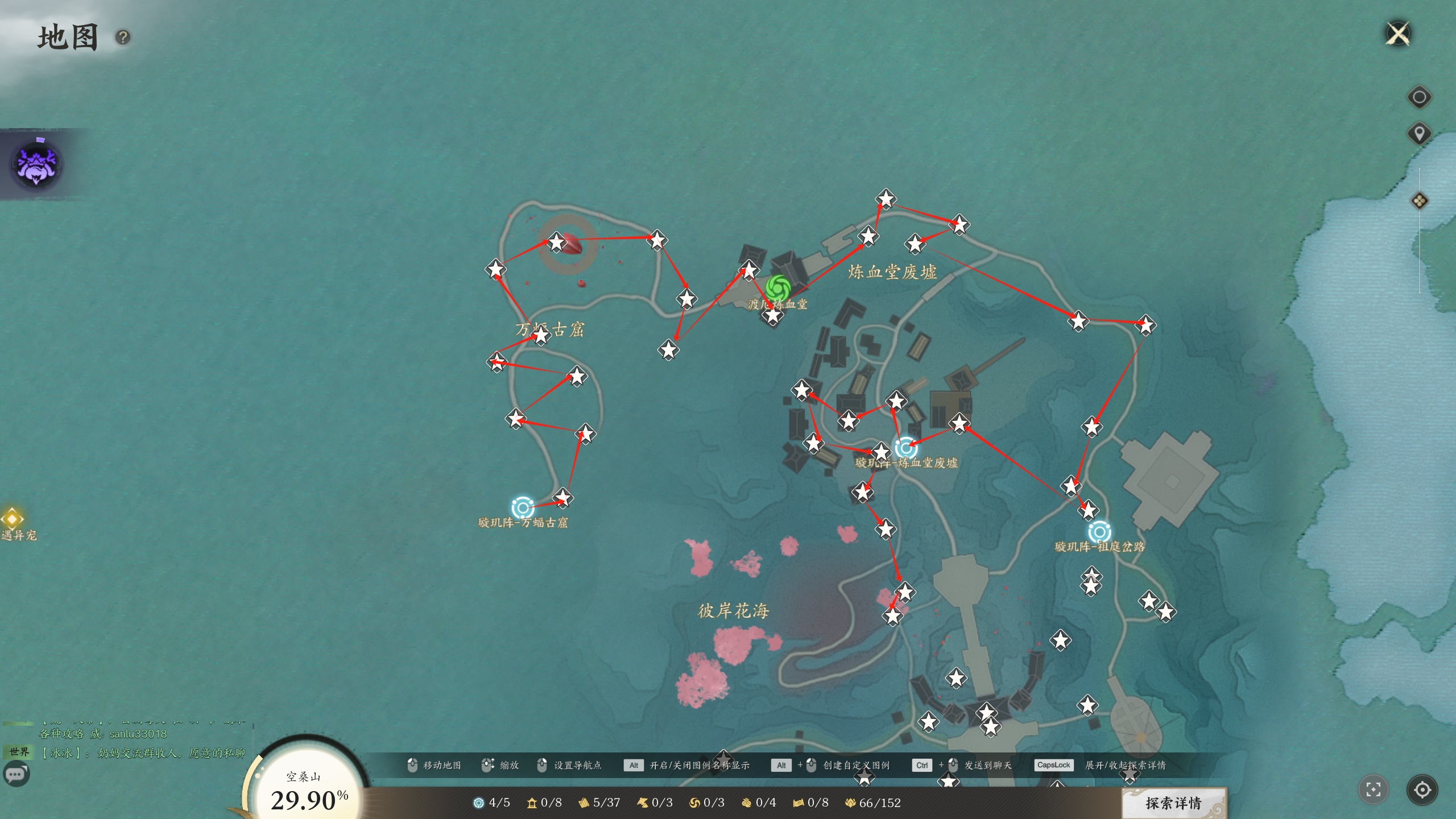Toggle the circle ring map filter
The image size is (1456, 819).
coord(1419,97)
